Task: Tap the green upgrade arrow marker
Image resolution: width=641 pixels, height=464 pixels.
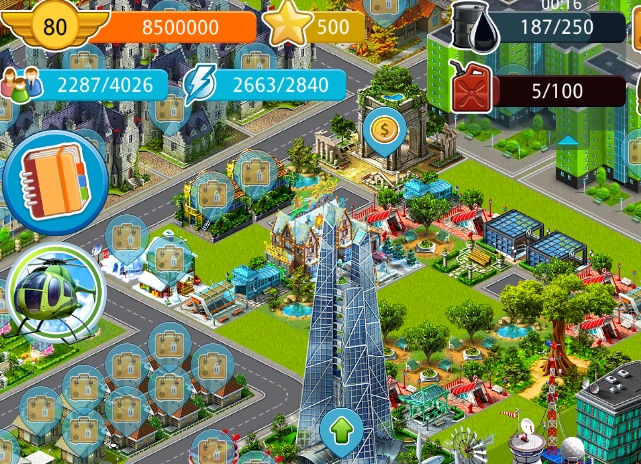Action: pos(341,432)
